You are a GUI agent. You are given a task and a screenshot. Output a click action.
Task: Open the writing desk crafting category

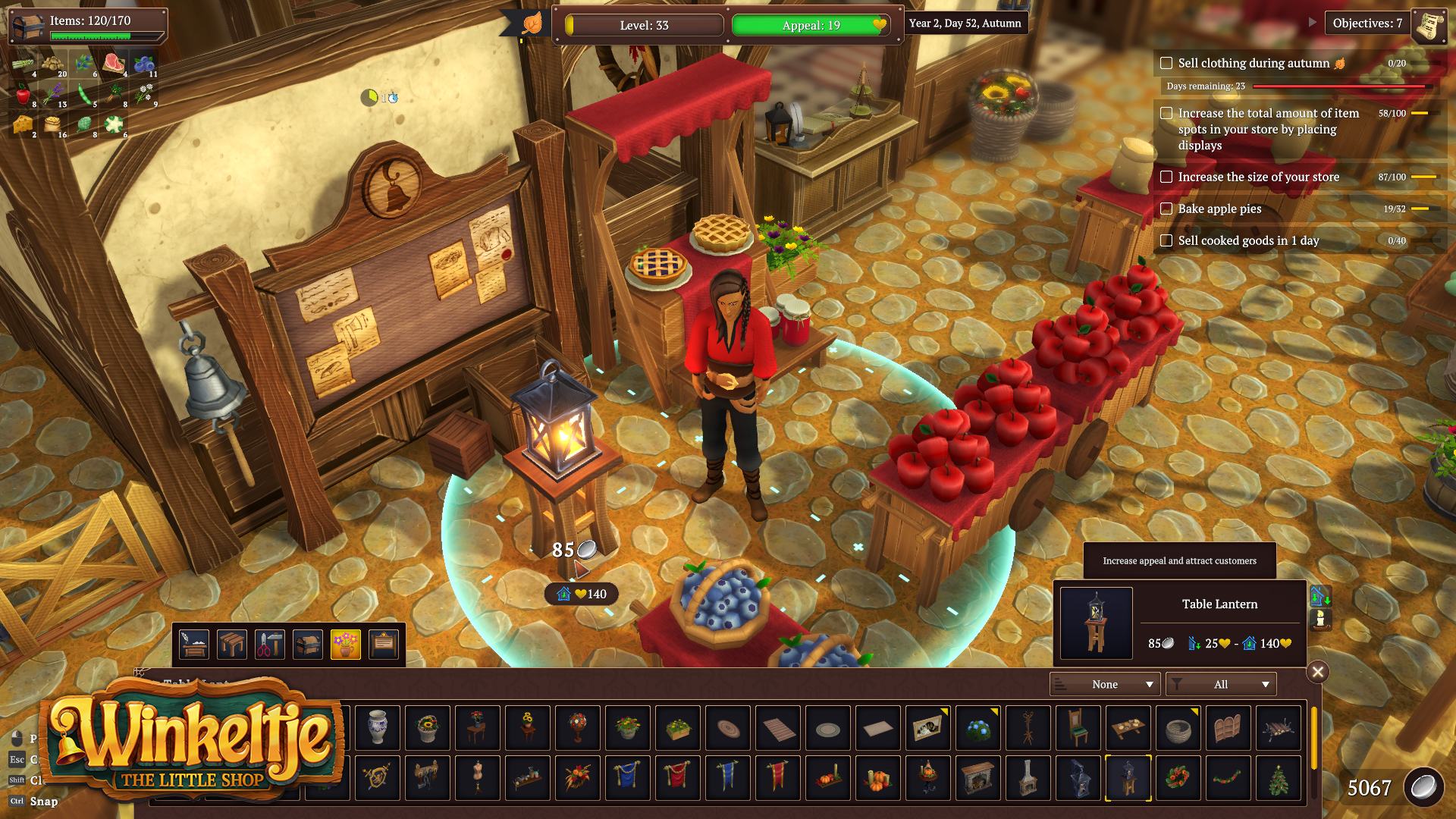point(193,644)
